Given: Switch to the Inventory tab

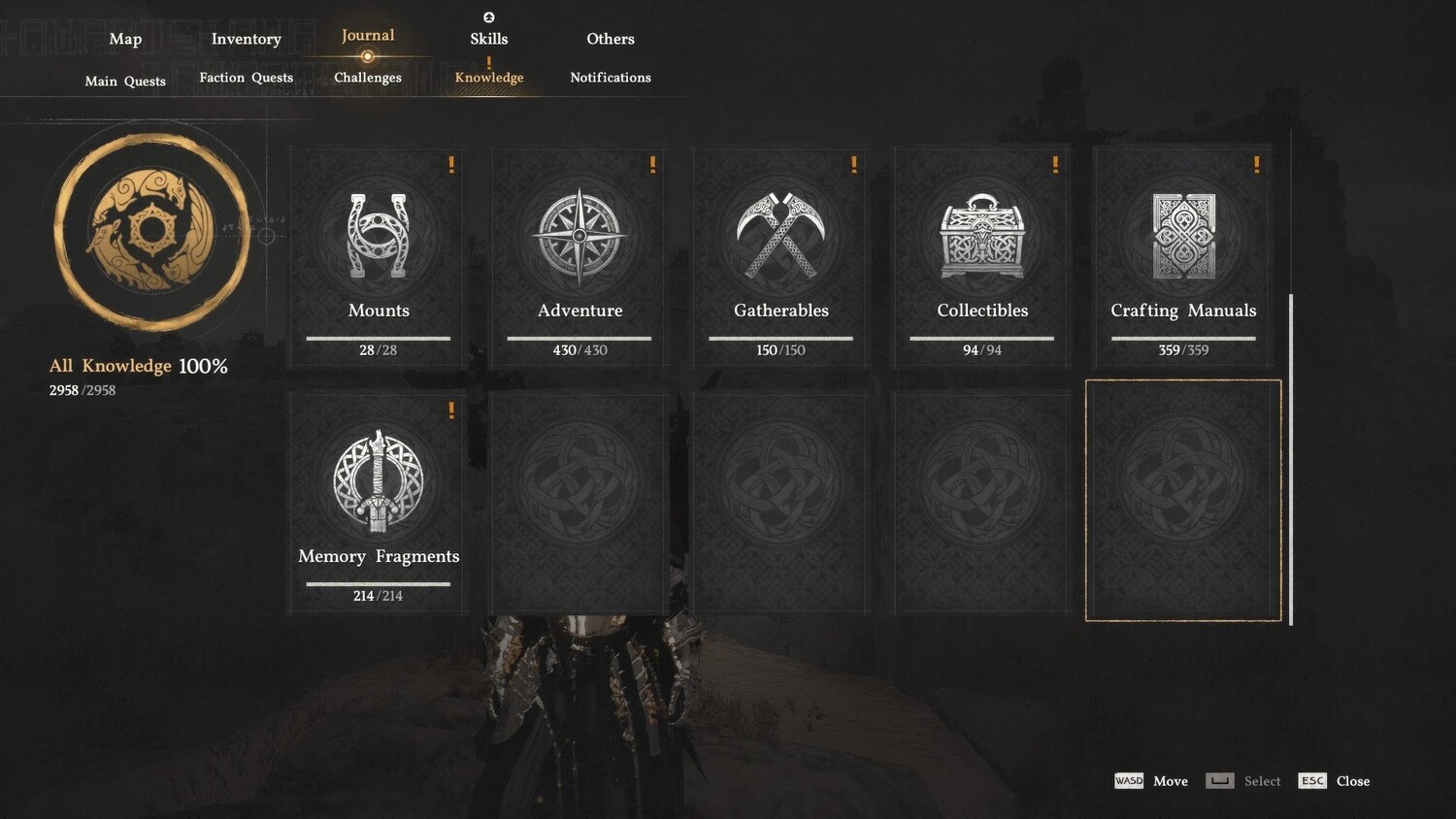Looking at the screenshot, I should pos(246,39).
